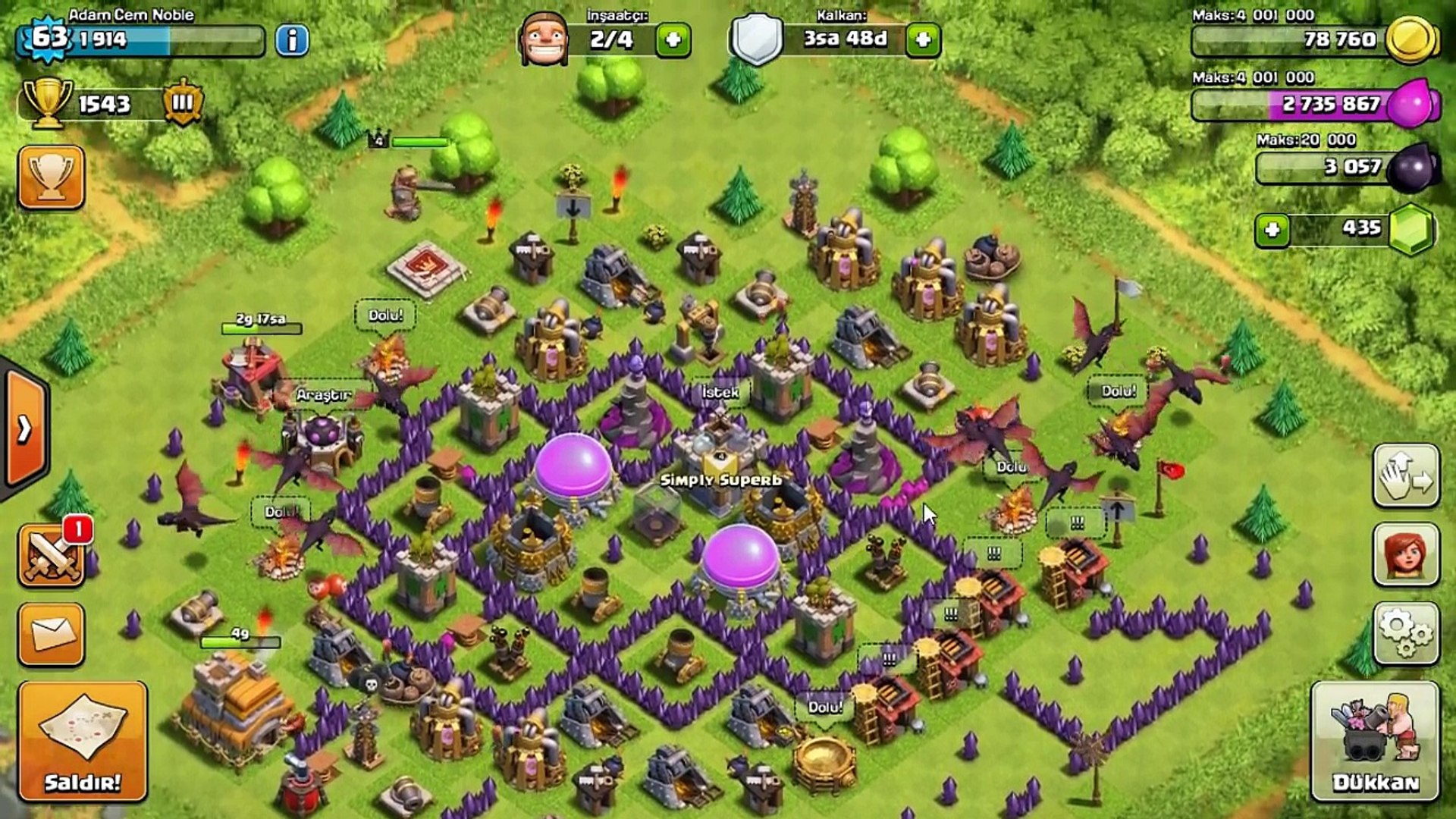1456x819 pixels.
Task: Collect from the Dolu! bubble above the gold mine
Action: pos(825,708)
